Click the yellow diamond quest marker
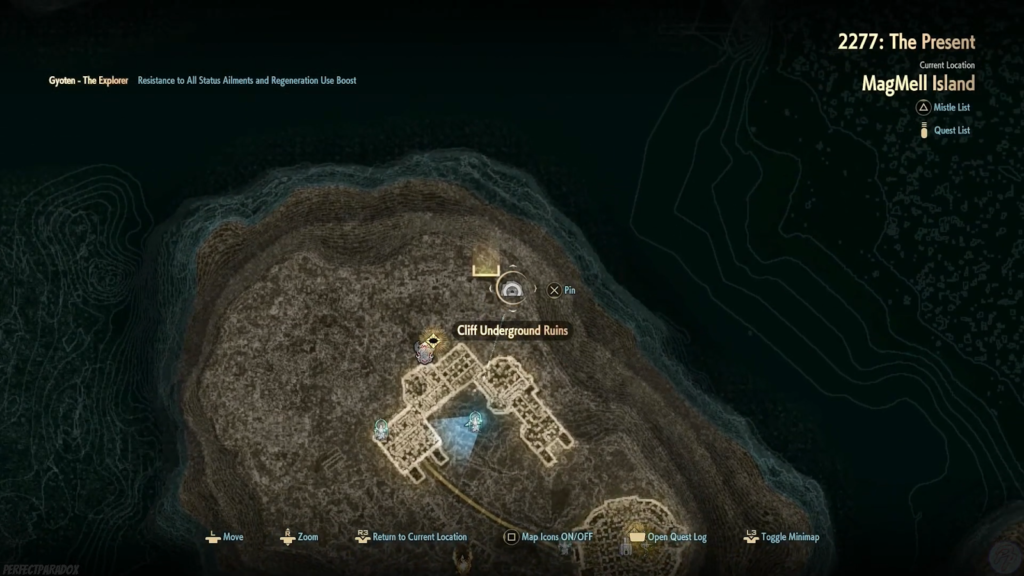The height and width of the screenshot is (576, 1024). click(x=433, y=340)
